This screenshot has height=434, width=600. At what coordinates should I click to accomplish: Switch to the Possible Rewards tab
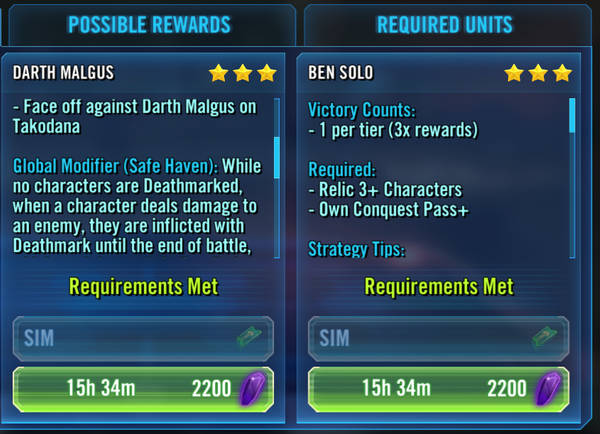click(149, 24)
